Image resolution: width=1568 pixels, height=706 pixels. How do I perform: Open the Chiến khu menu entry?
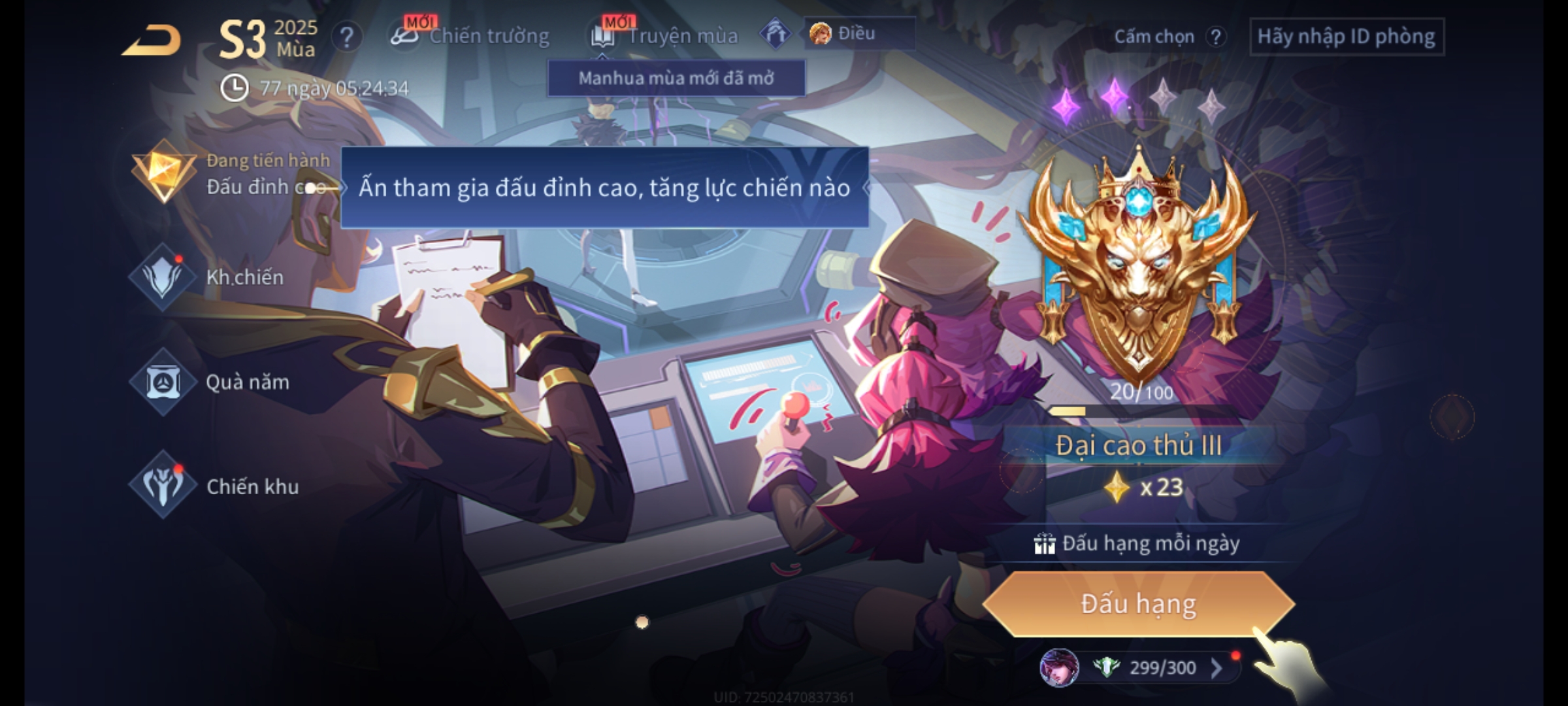[216, 486]
